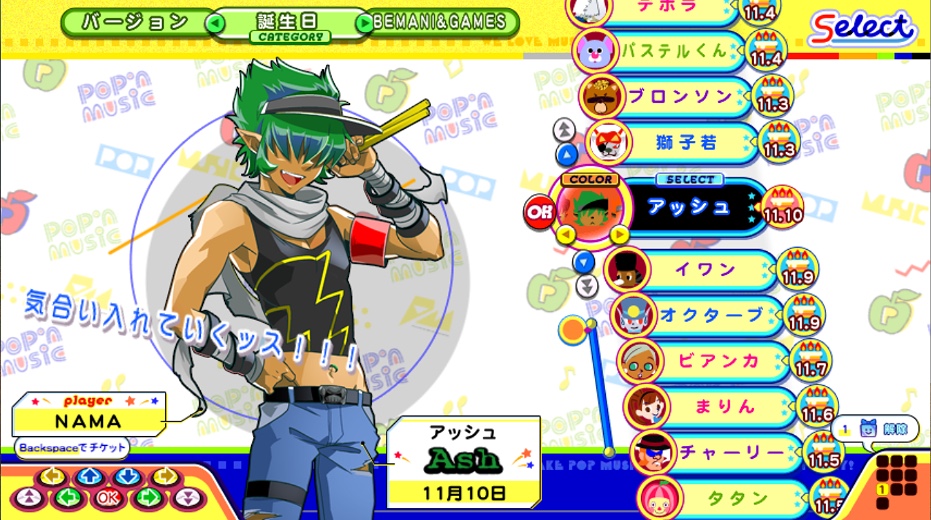This screenshot has width=931, height=520.
Task: Switch to the BEMANI&GAMES category
Action: click(x=445, y=22)
